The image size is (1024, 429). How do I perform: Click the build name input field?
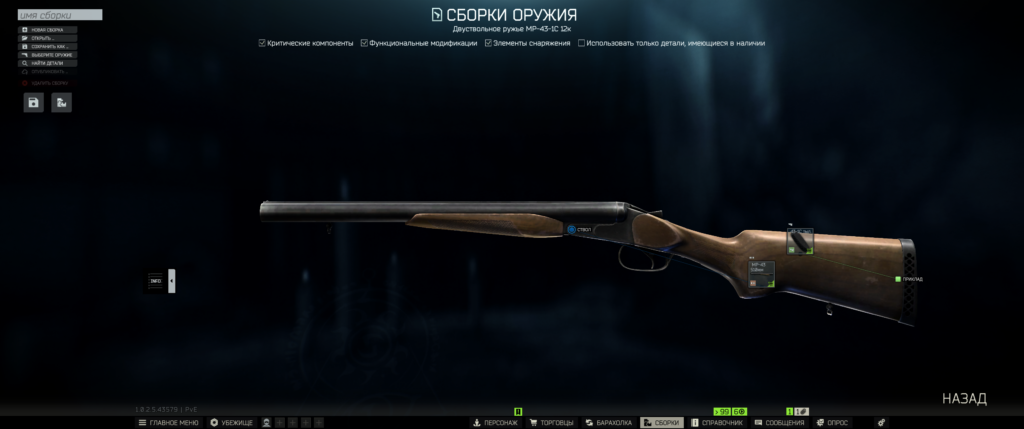tap(60, 16)
